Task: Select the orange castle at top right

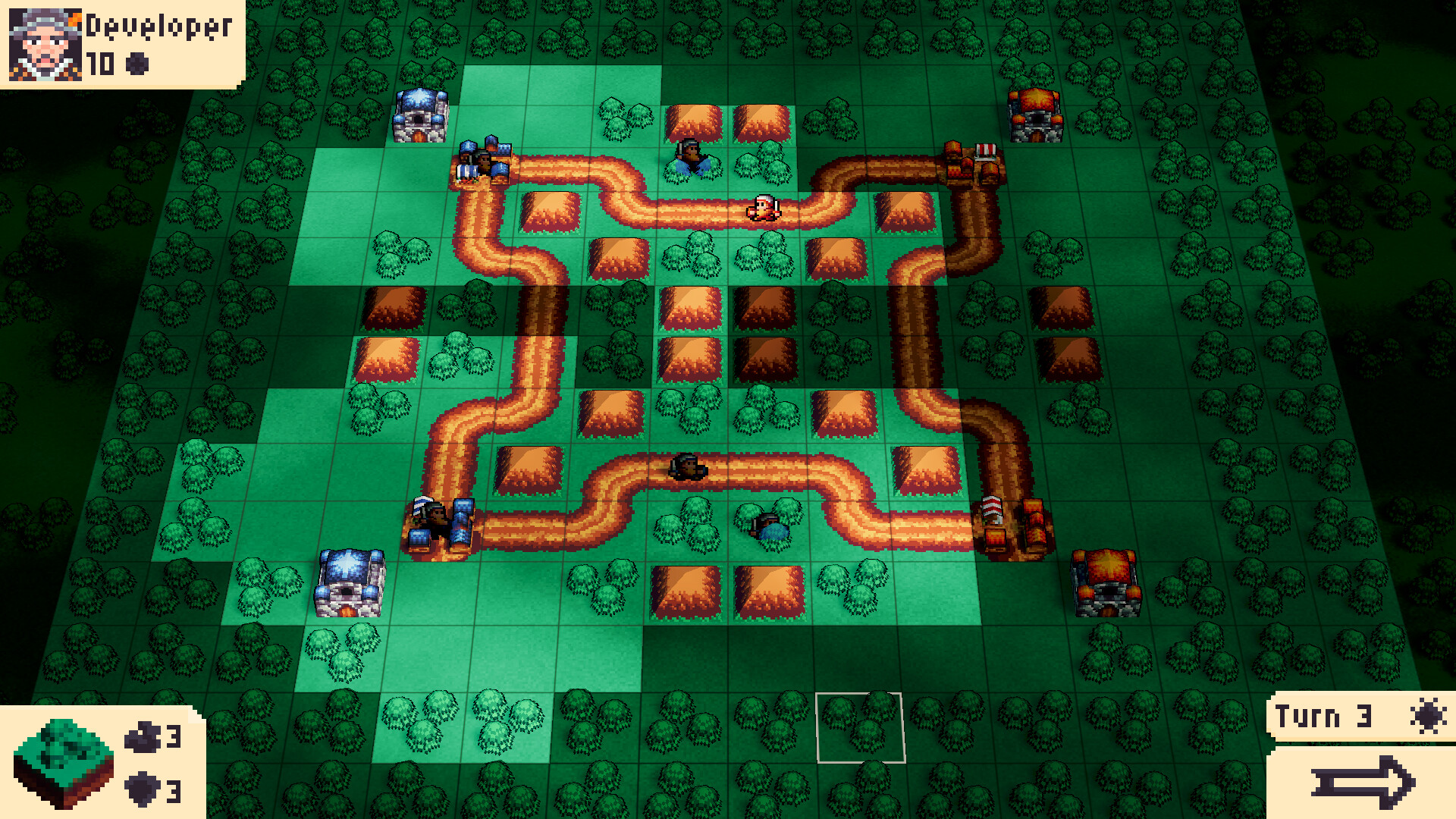Action: tap(1034, 114)
